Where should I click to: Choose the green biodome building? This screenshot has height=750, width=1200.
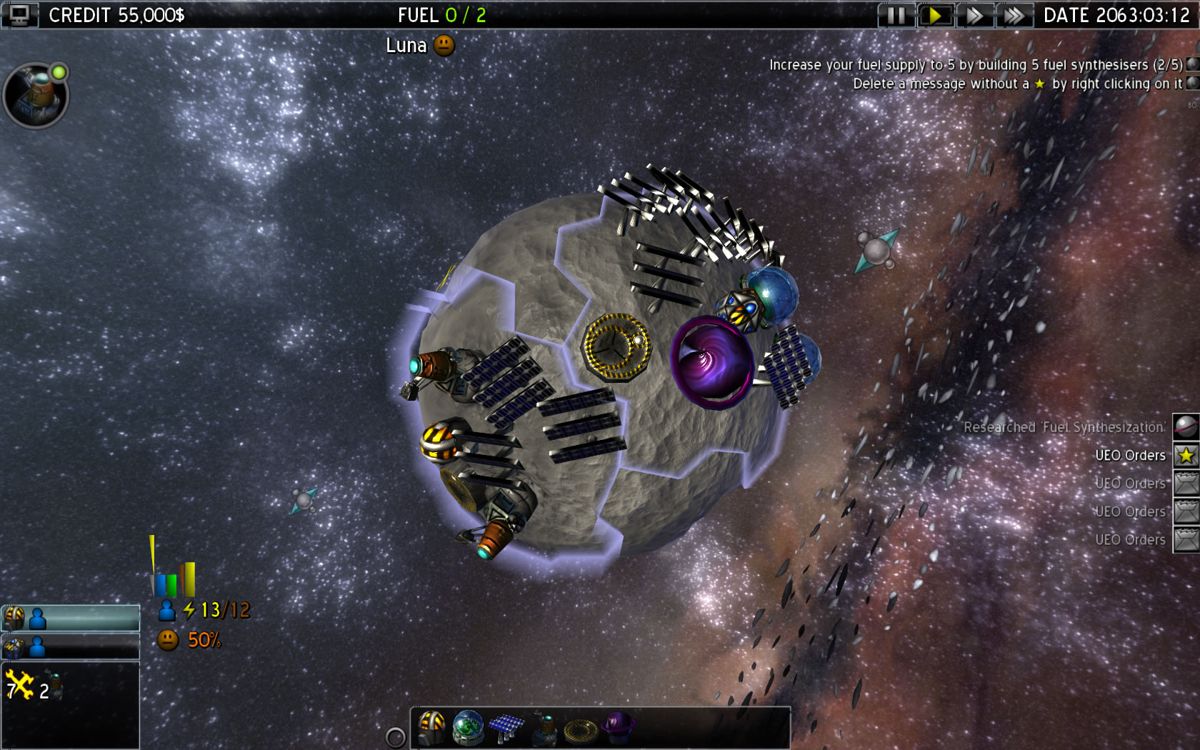click(468, 727)
